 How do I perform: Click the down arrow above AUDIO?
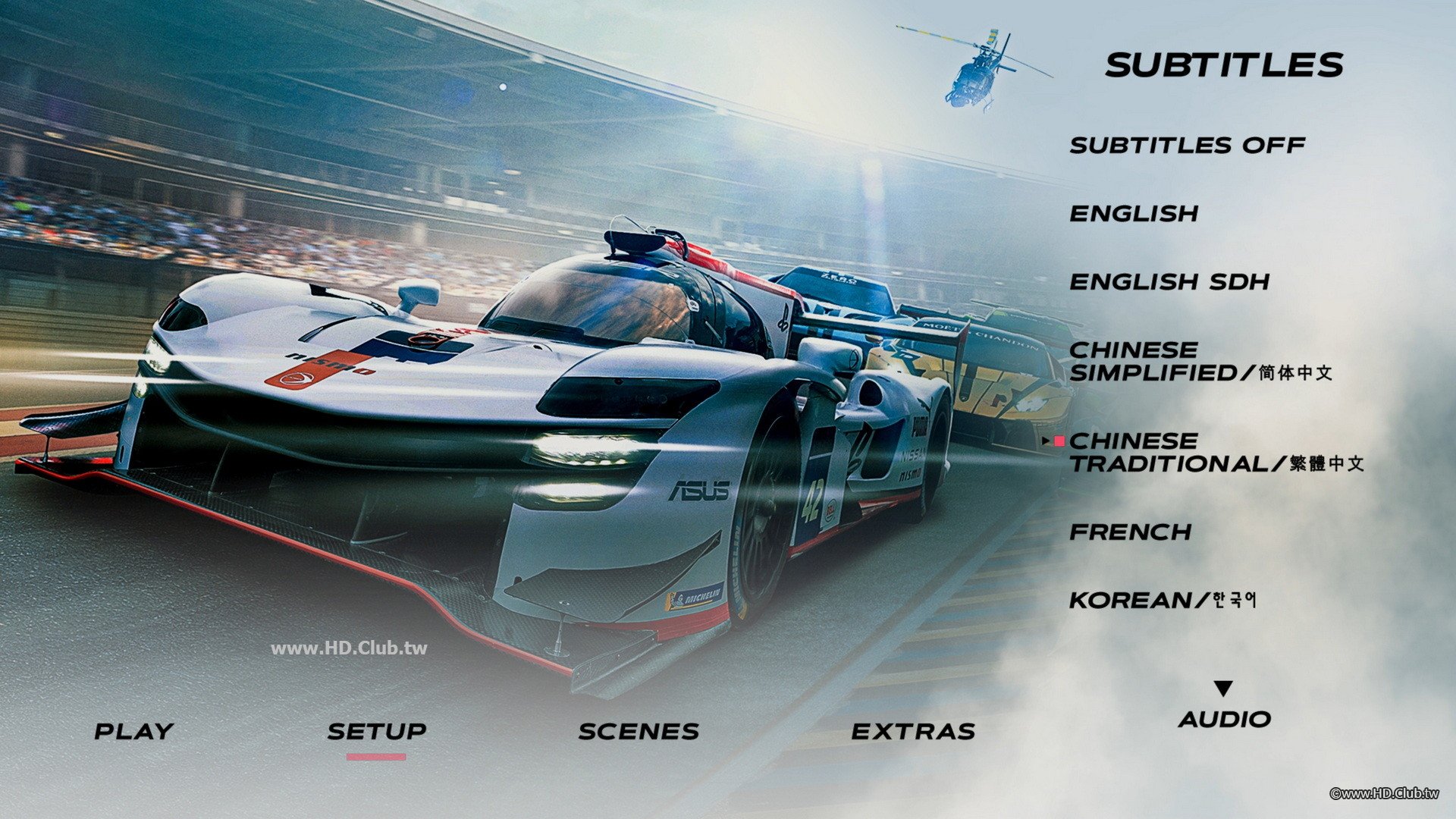click(1222, 687)
